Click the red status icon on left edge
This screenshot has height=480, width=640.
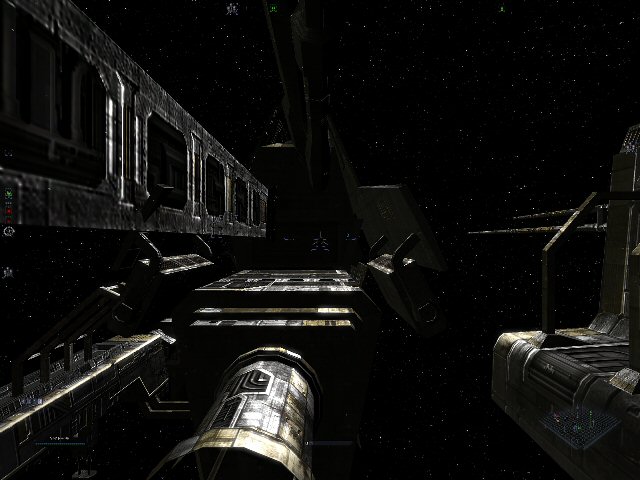click(9, 212)
